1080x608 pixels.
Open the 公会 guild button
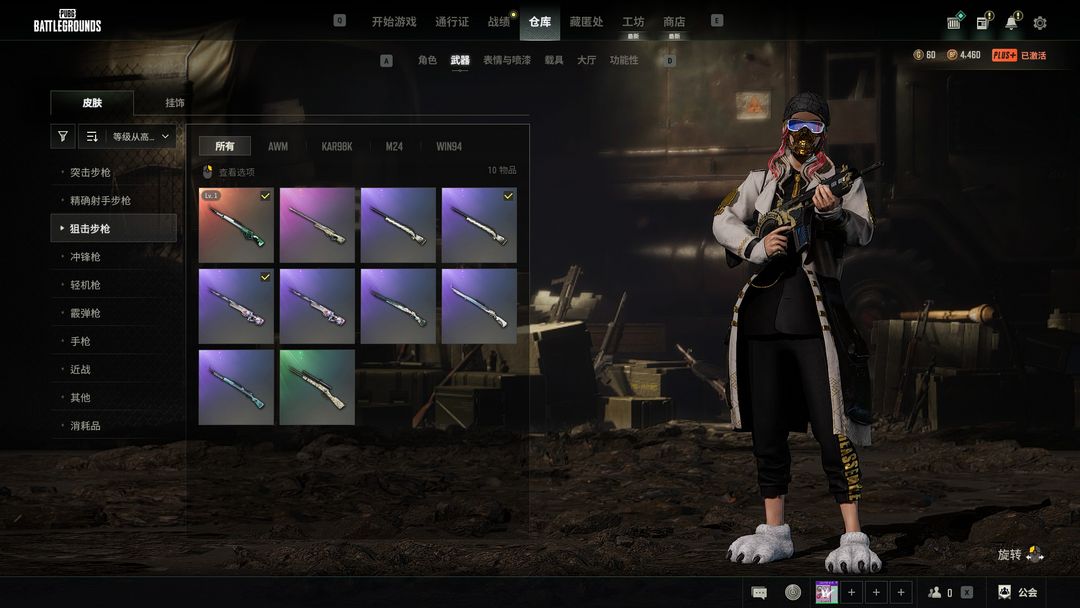click(x=1018, y=592)
